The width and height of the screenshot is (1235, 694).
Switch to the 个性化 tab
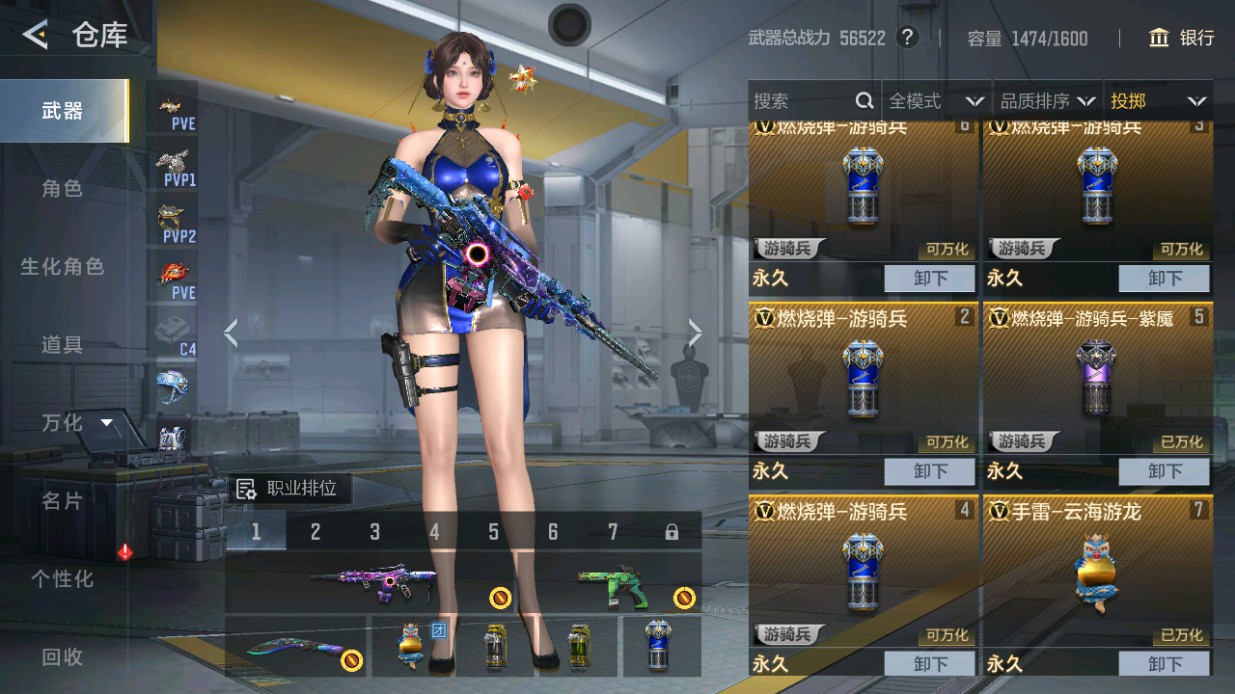[62, 579]
